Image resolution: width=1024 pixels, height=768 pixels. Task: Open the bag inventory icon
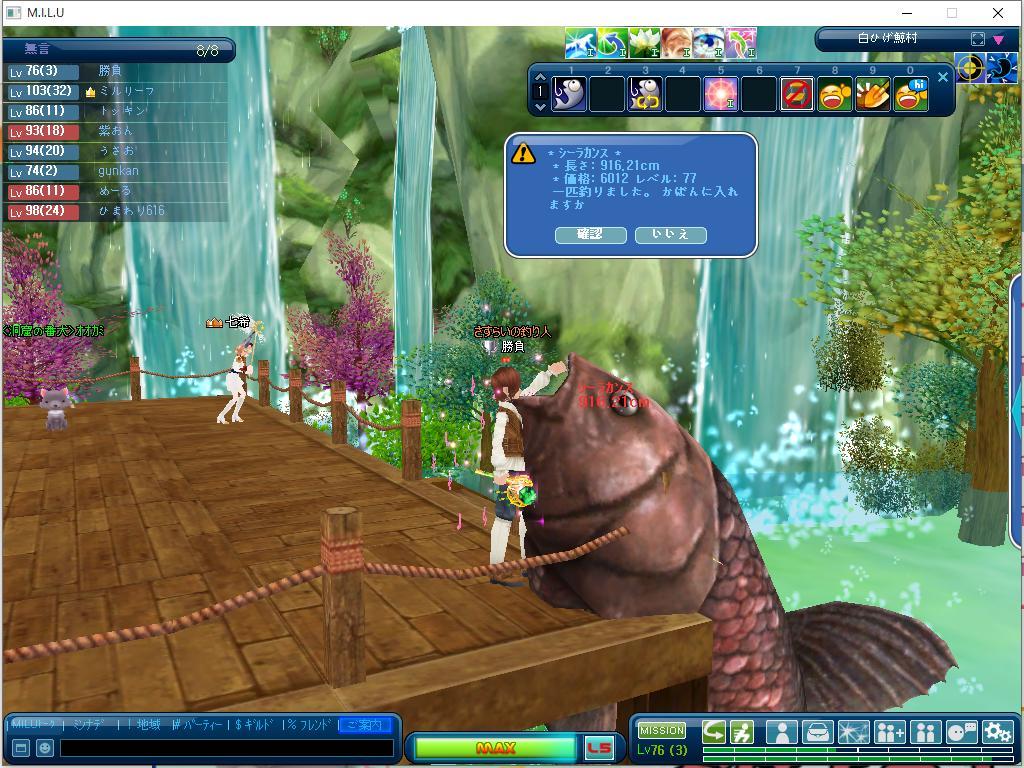coord(817,732)
